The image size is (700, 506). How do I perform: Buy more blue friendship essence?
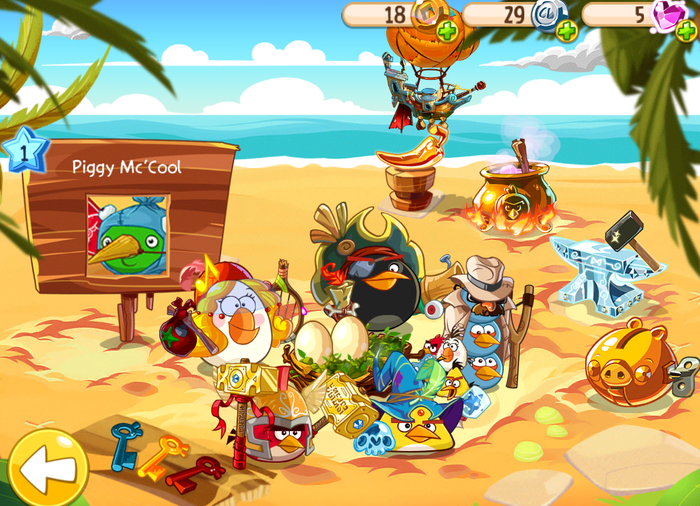click(x=567, y=31)
